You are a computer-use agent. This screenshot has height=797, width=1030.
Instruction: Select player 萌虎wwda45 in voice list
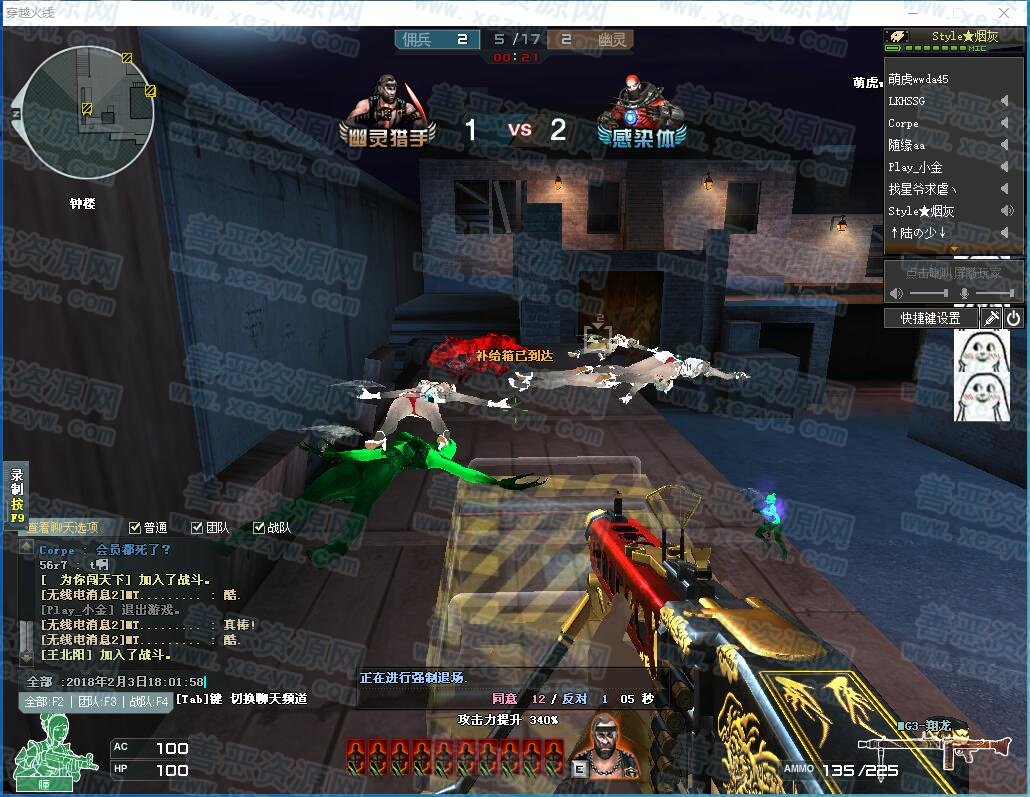pyautogui.click(x=918, y=79)
